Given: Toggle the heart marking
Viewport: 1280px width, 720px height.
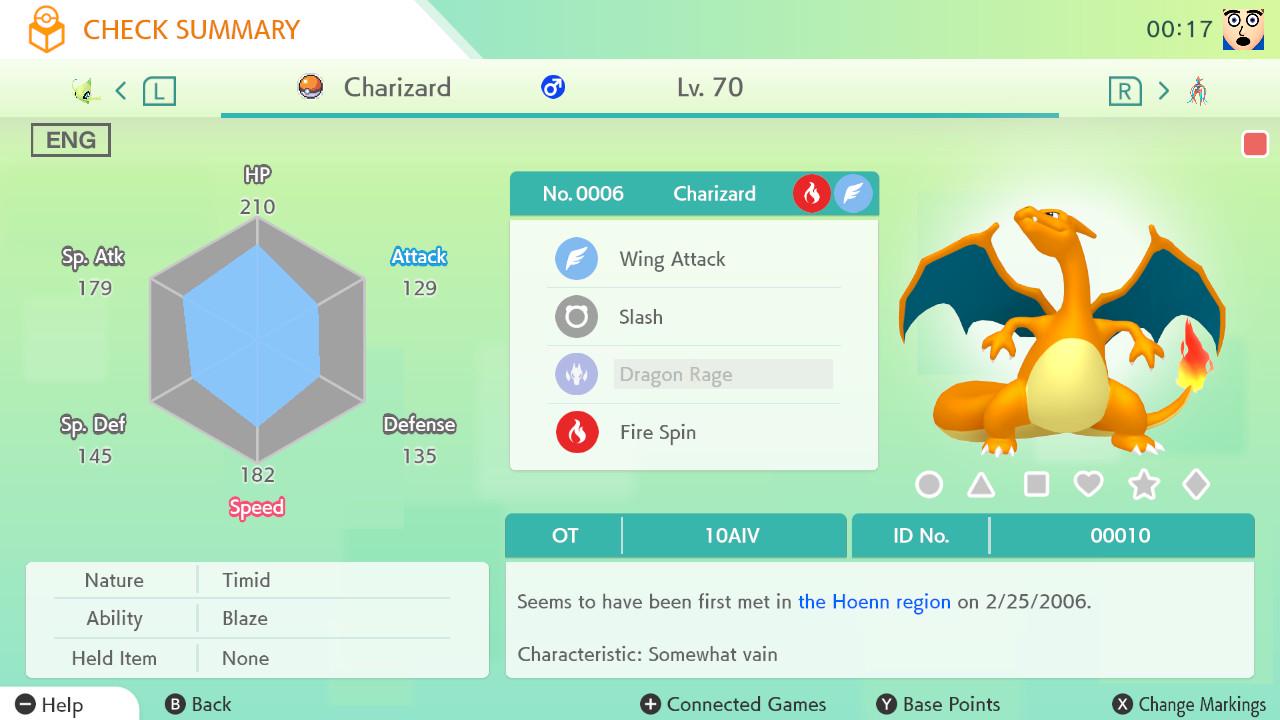Looking at the screenshot, I should coord(1088,485).
